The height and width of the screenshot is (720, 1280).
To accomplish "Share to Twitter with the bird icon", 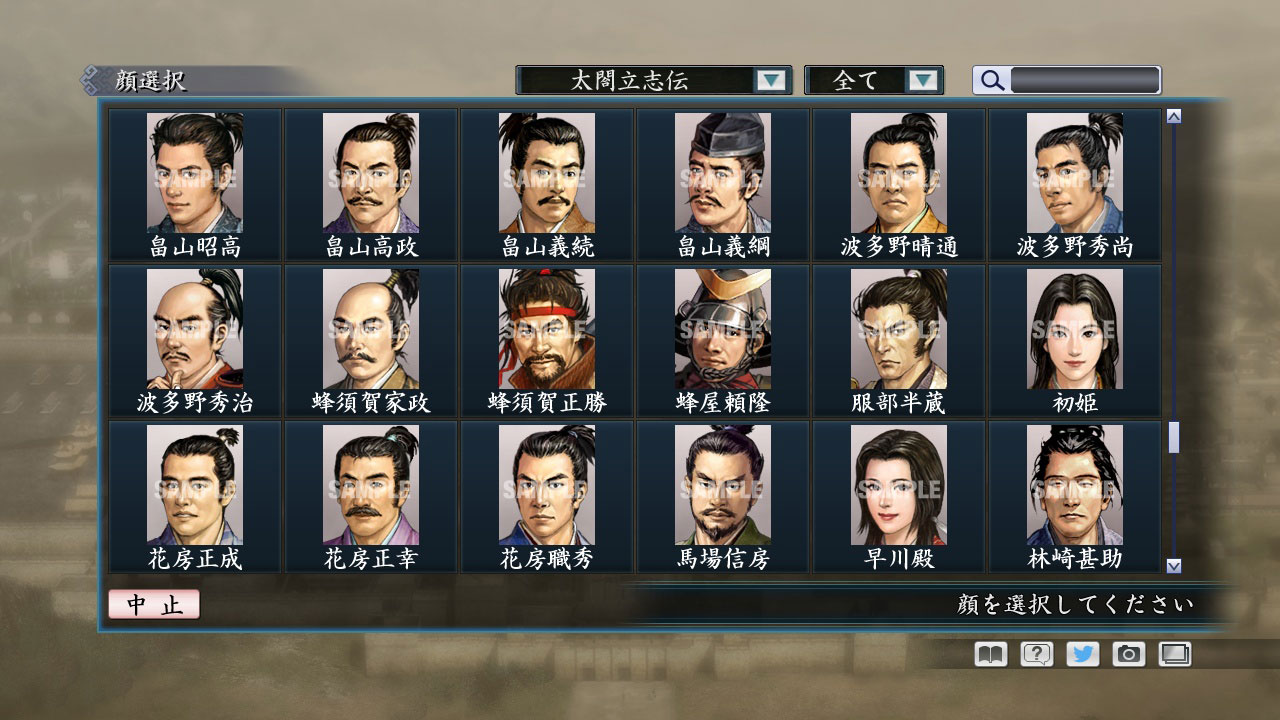I will [1082, 654].
